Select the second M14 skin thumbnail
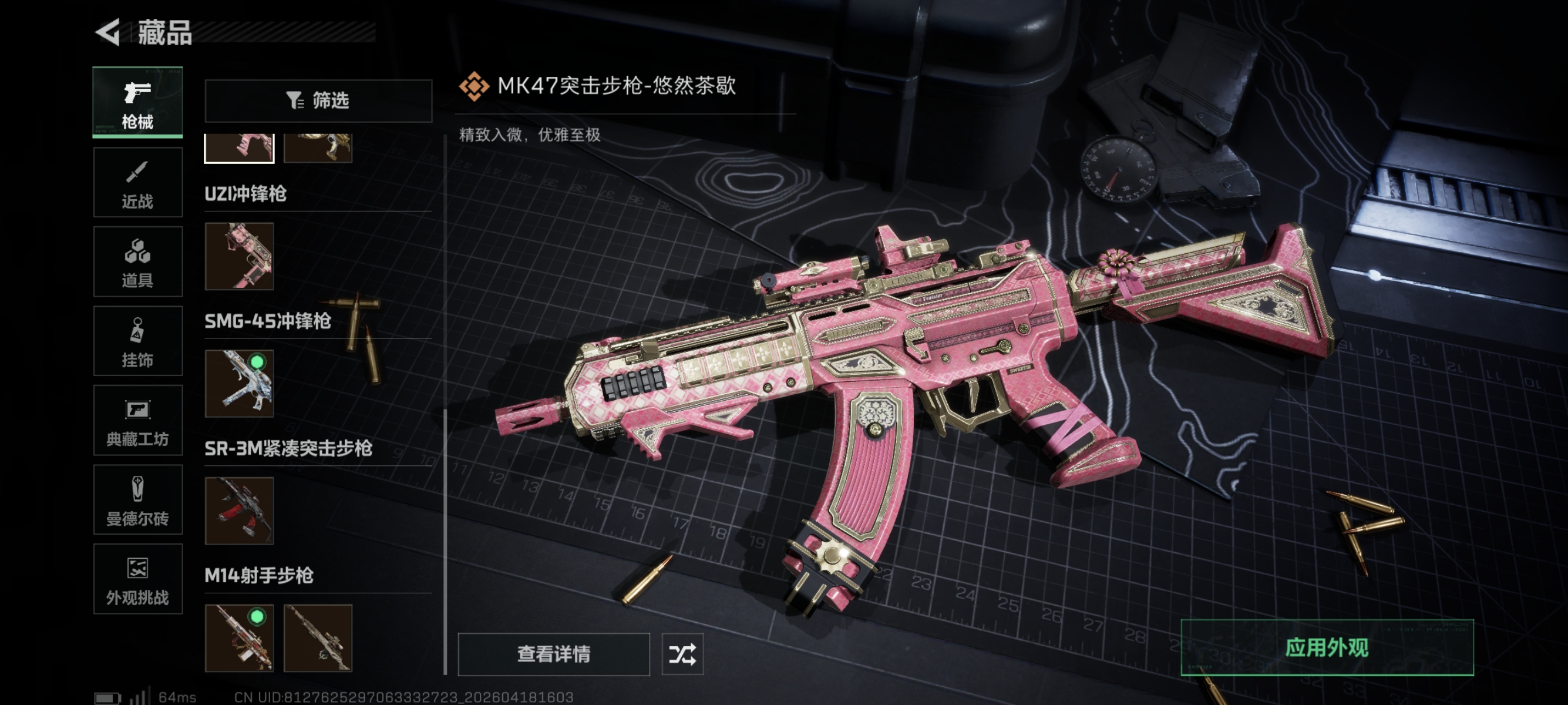Viewport: 1568px width, 705px height. (318, 637)
